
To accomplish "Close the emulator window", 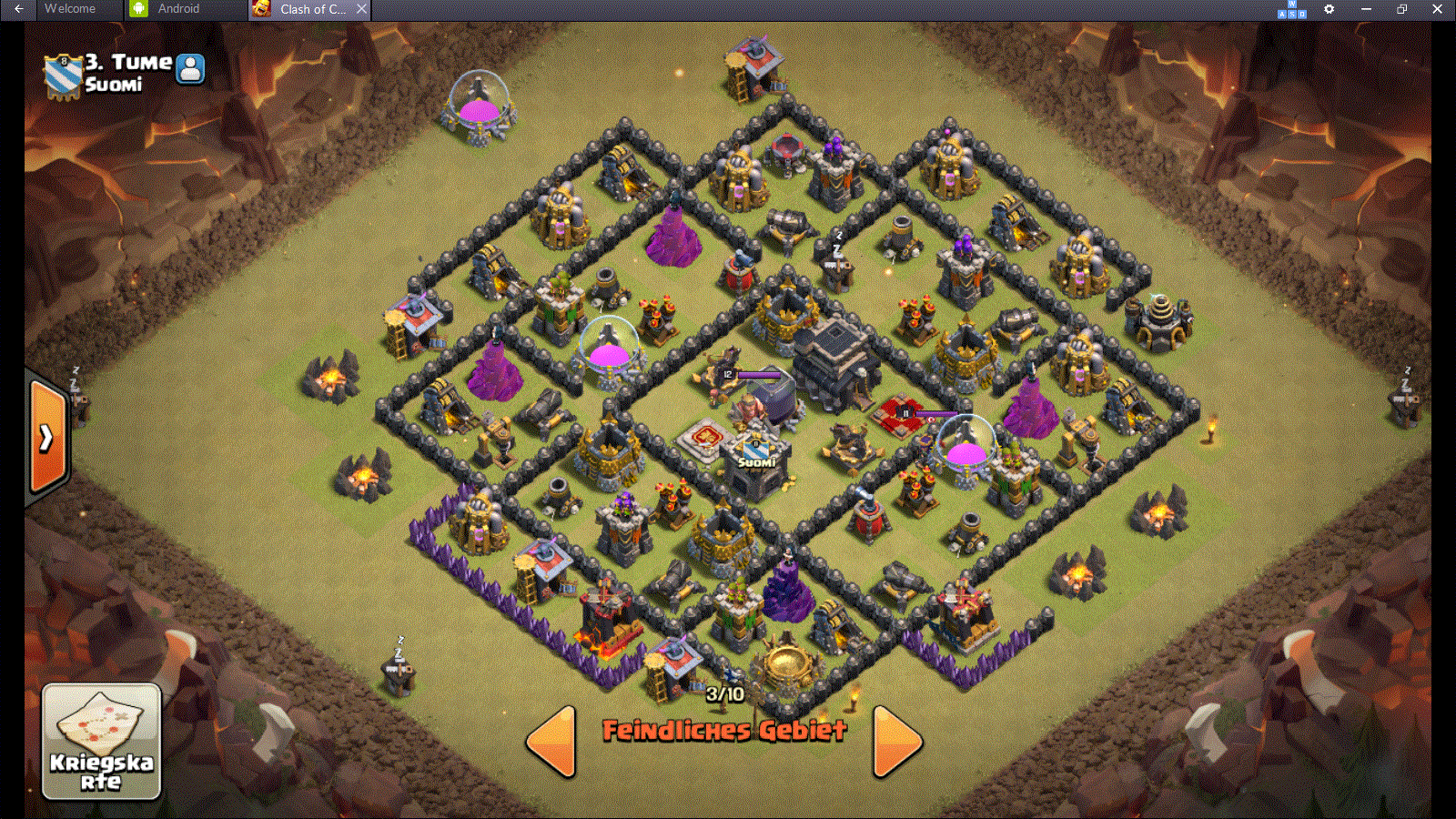I will (x=1437, y=9).
